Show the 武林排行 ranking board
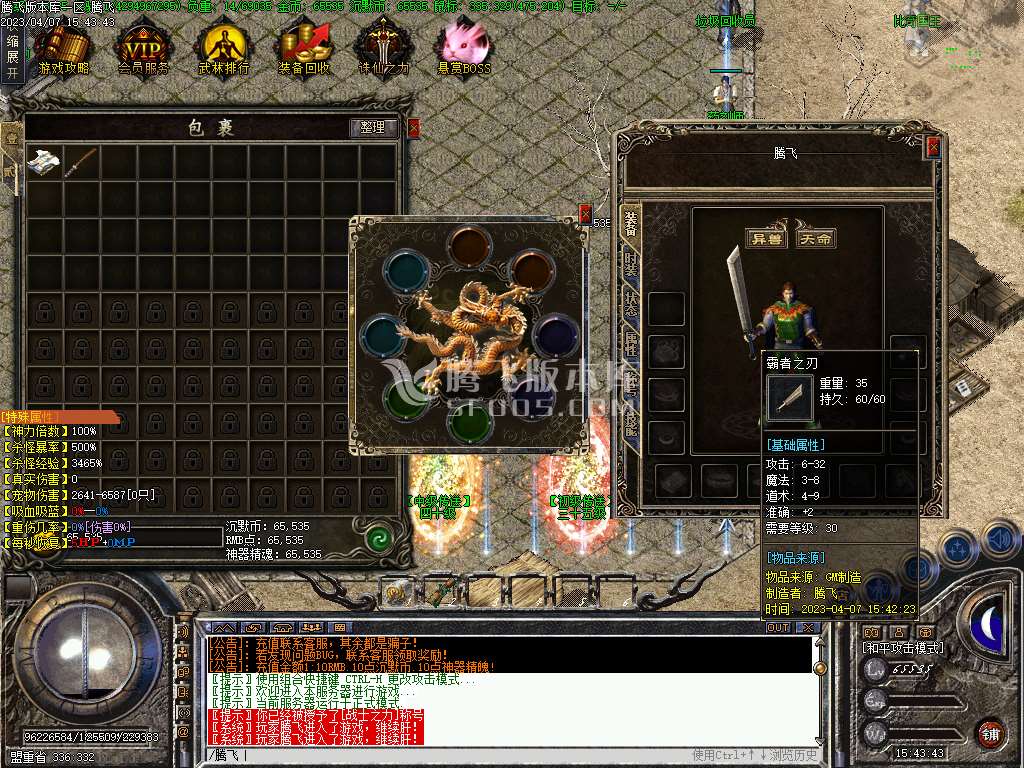 (x=223, y=49)
